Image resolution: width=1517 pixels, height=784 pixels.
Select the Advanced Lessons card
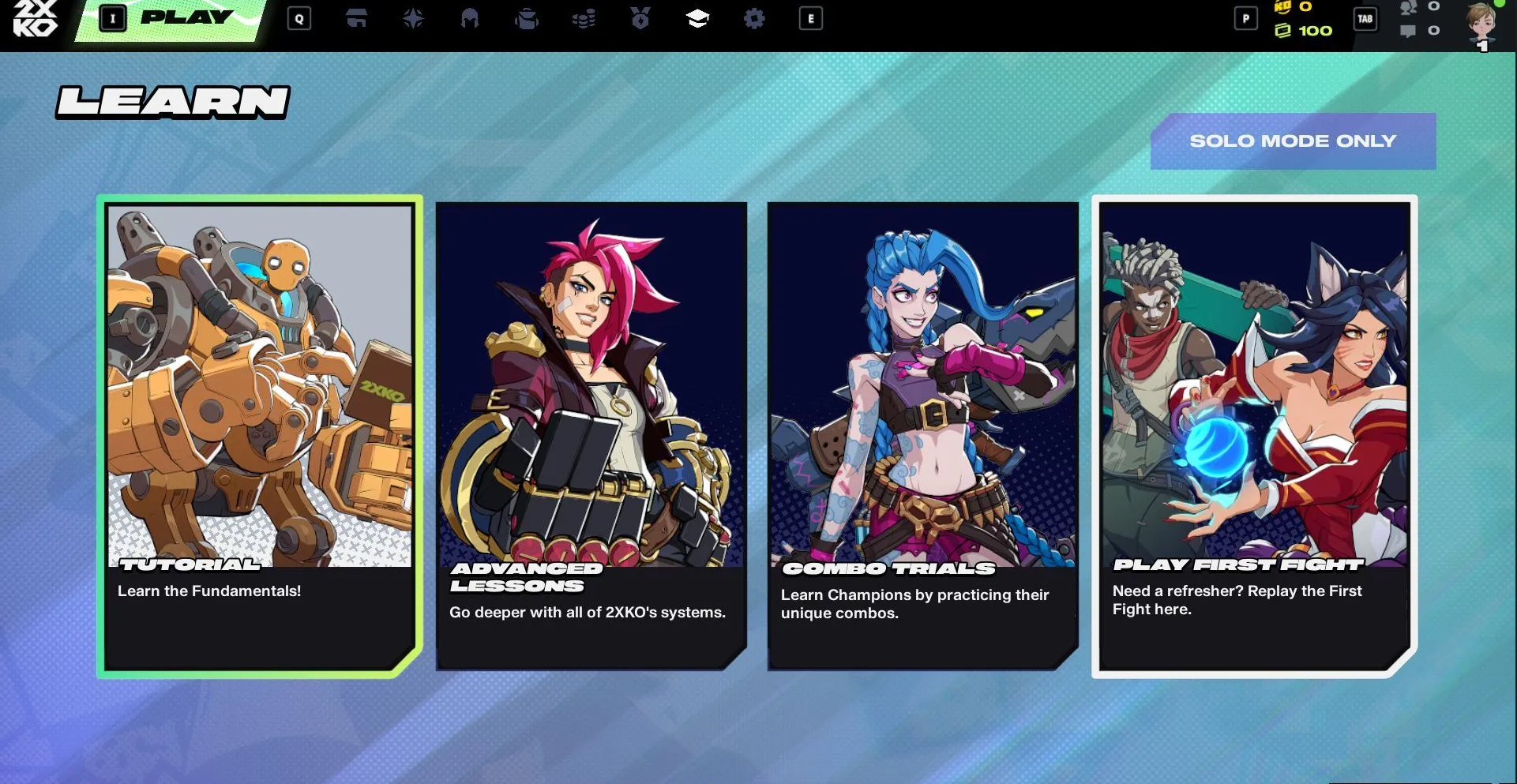coord(591,436)
